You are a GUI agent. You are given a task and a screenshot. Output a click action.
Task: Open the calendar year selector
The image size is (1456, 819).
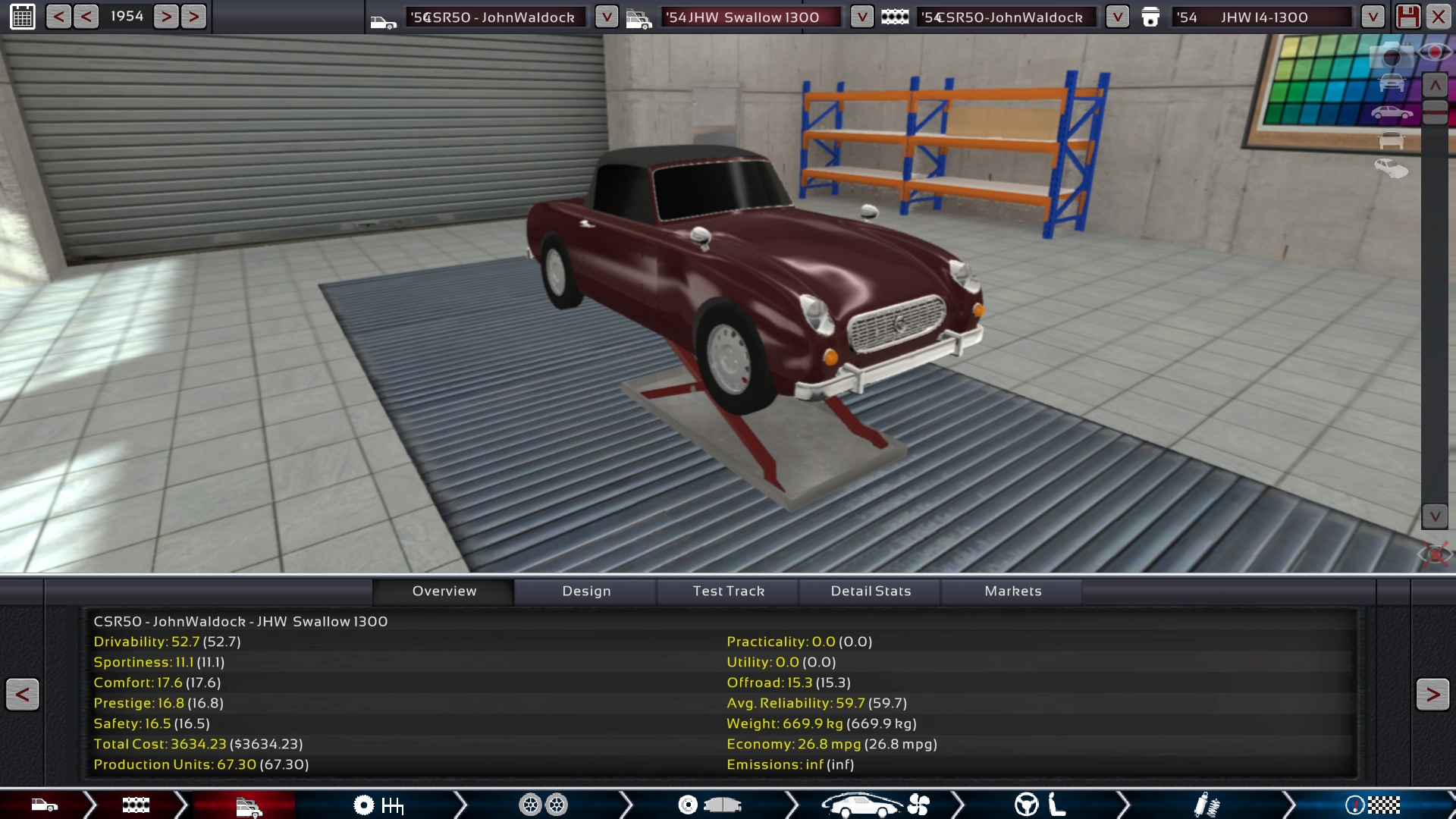click(x=23, y=17)
